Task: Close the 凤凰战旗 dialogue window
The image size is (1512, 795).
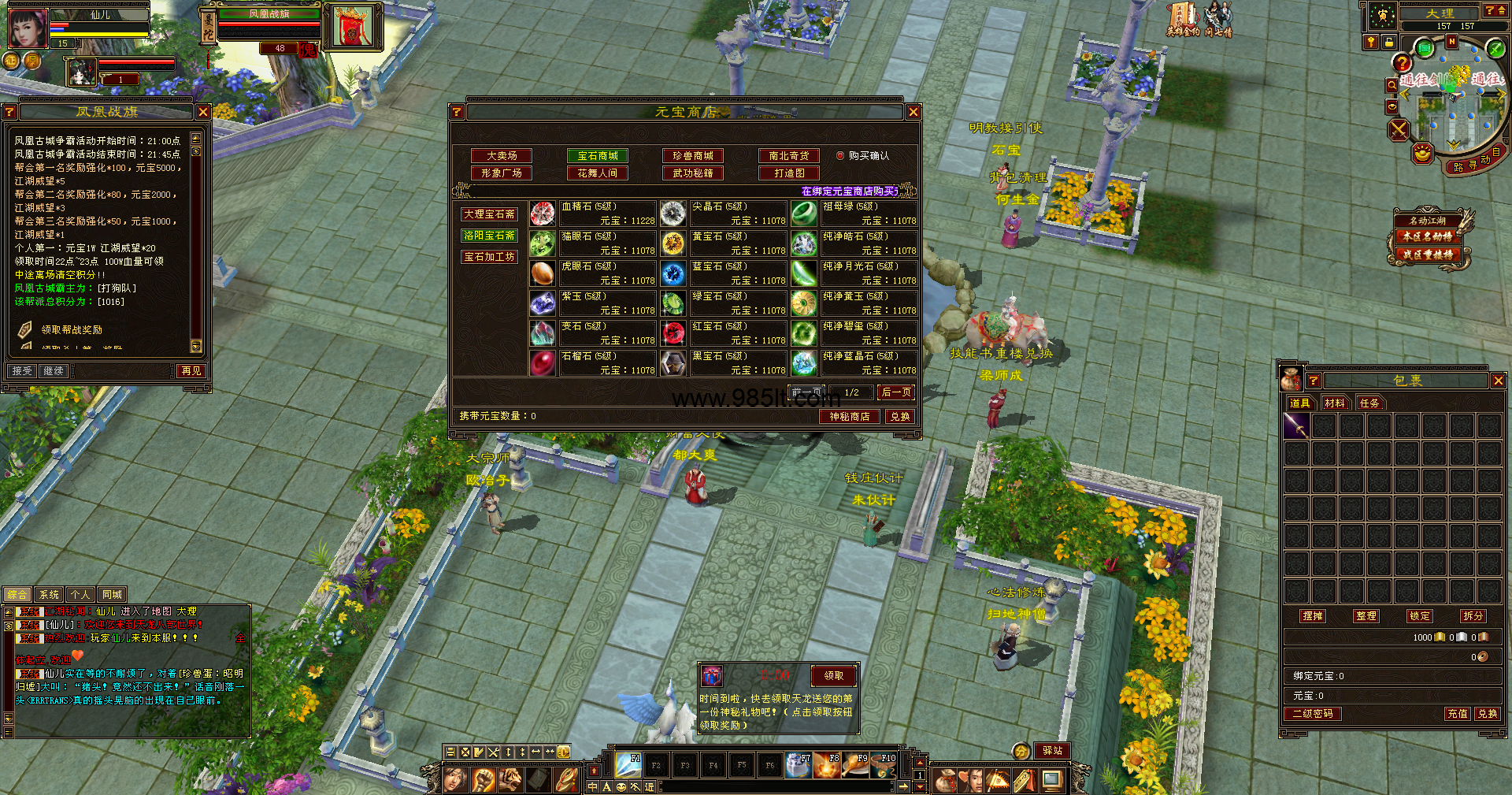Action: tap(203, 112)
